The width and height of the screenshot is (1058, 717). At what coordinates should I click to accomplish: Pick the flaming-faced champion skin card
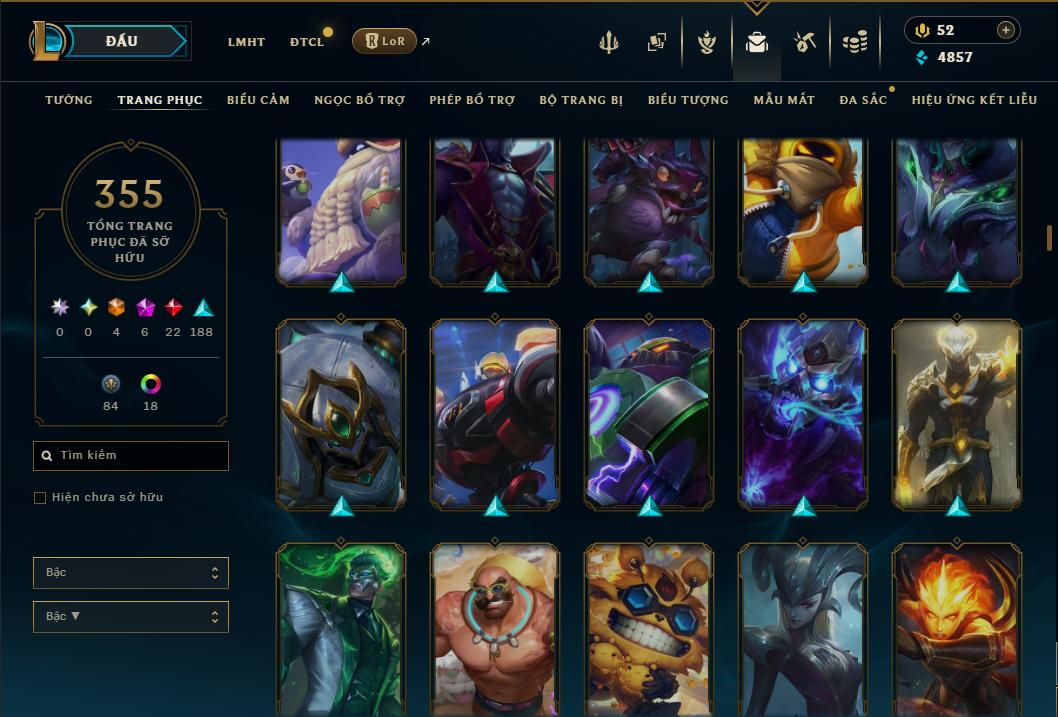tap(957, 630)
